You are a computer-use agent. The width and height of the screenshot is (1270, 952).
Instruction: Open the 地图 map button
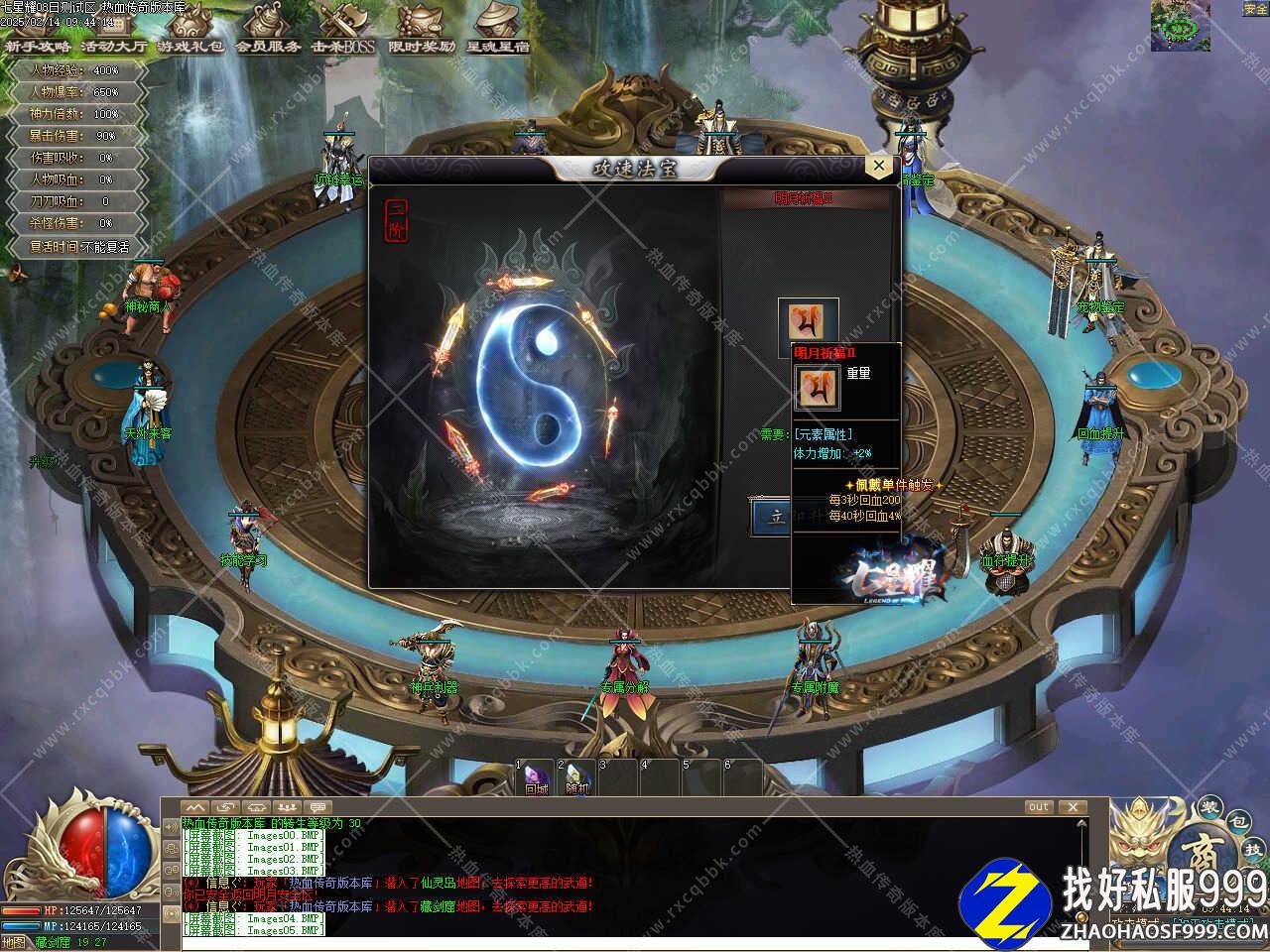[x=14, y=942]
